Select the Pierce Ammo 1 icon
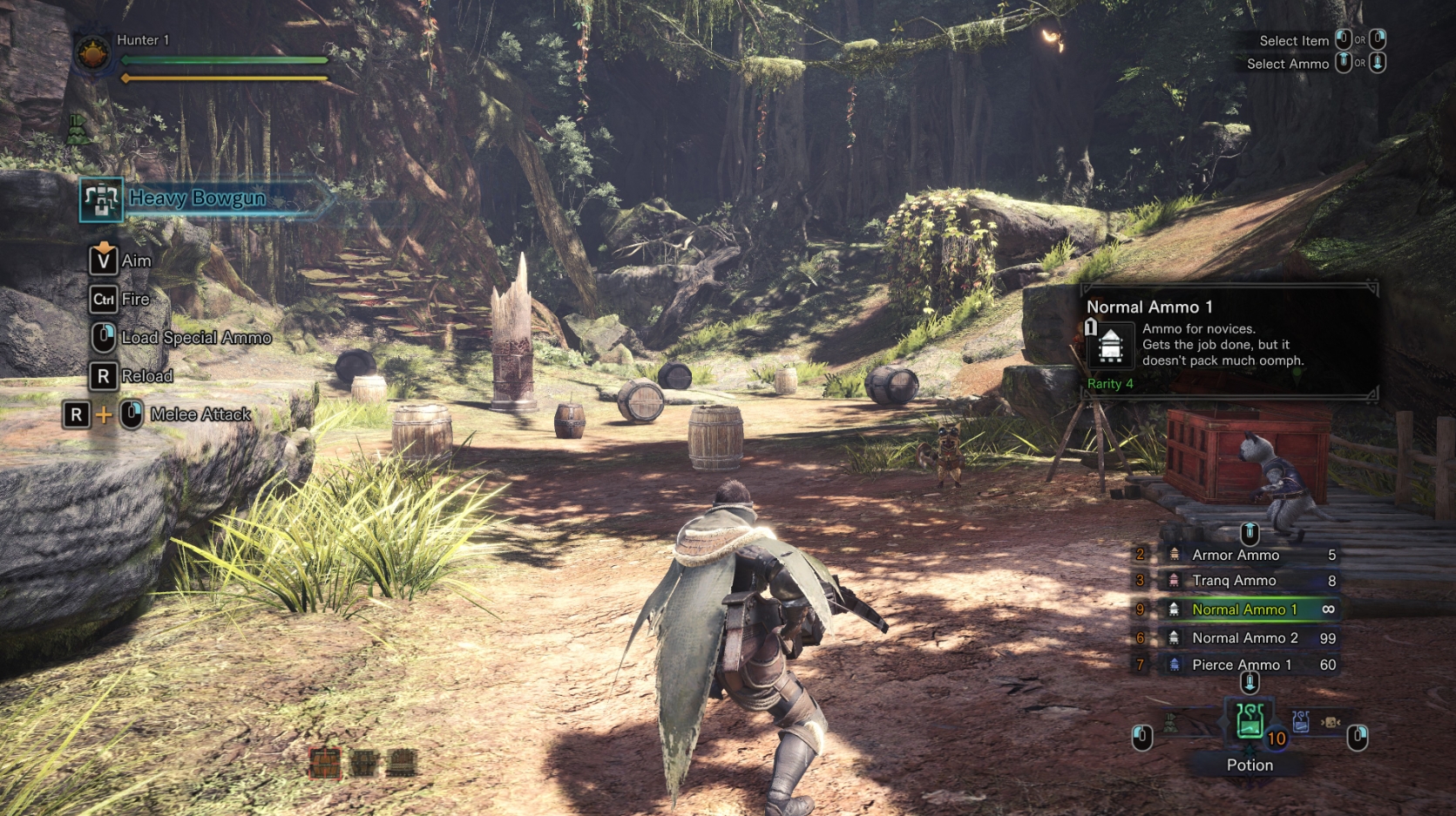 click(1172, 664)
